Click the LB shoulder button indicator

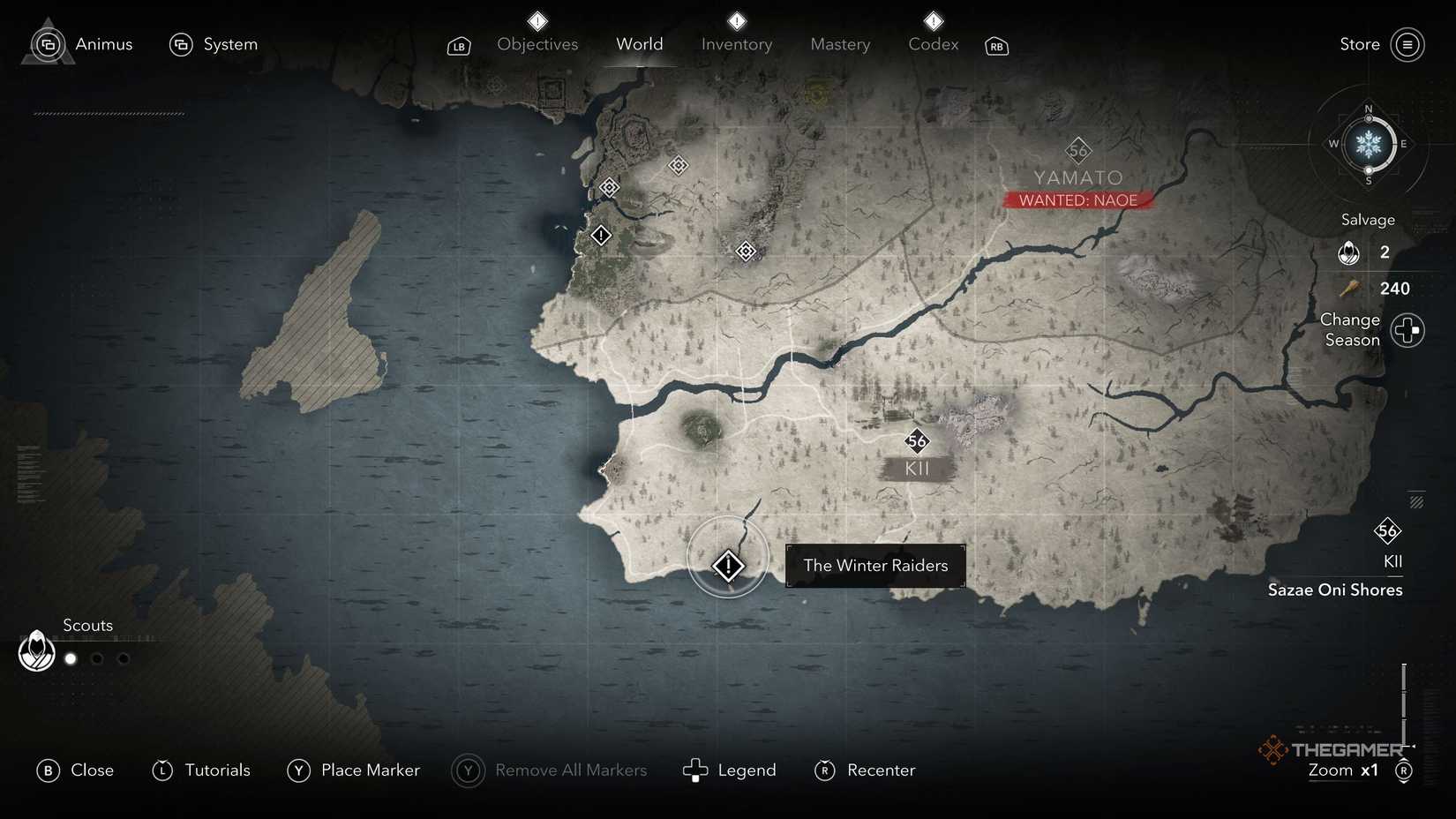458,46
